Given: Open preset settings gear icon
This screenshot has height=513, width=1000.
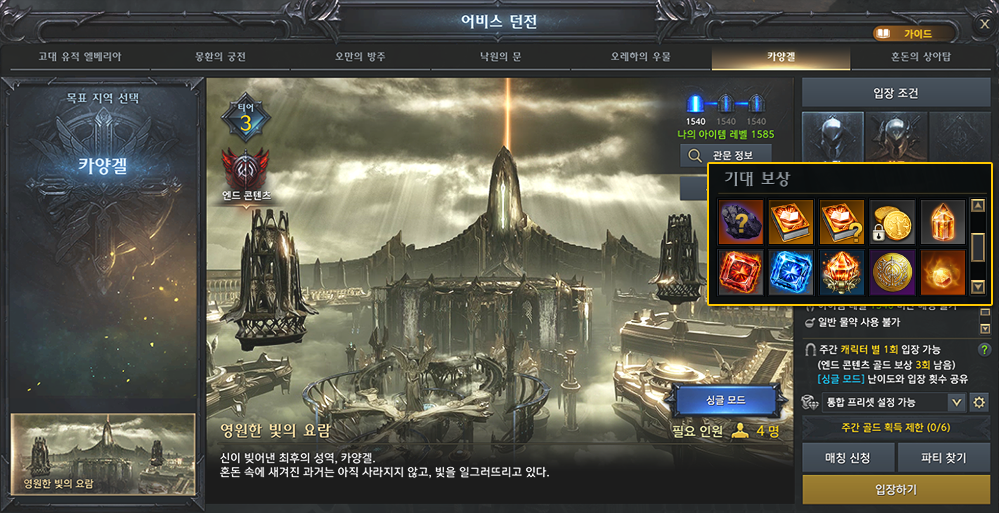Looking at the screenshot, I should pyautogui.click(x=979, y=402).
